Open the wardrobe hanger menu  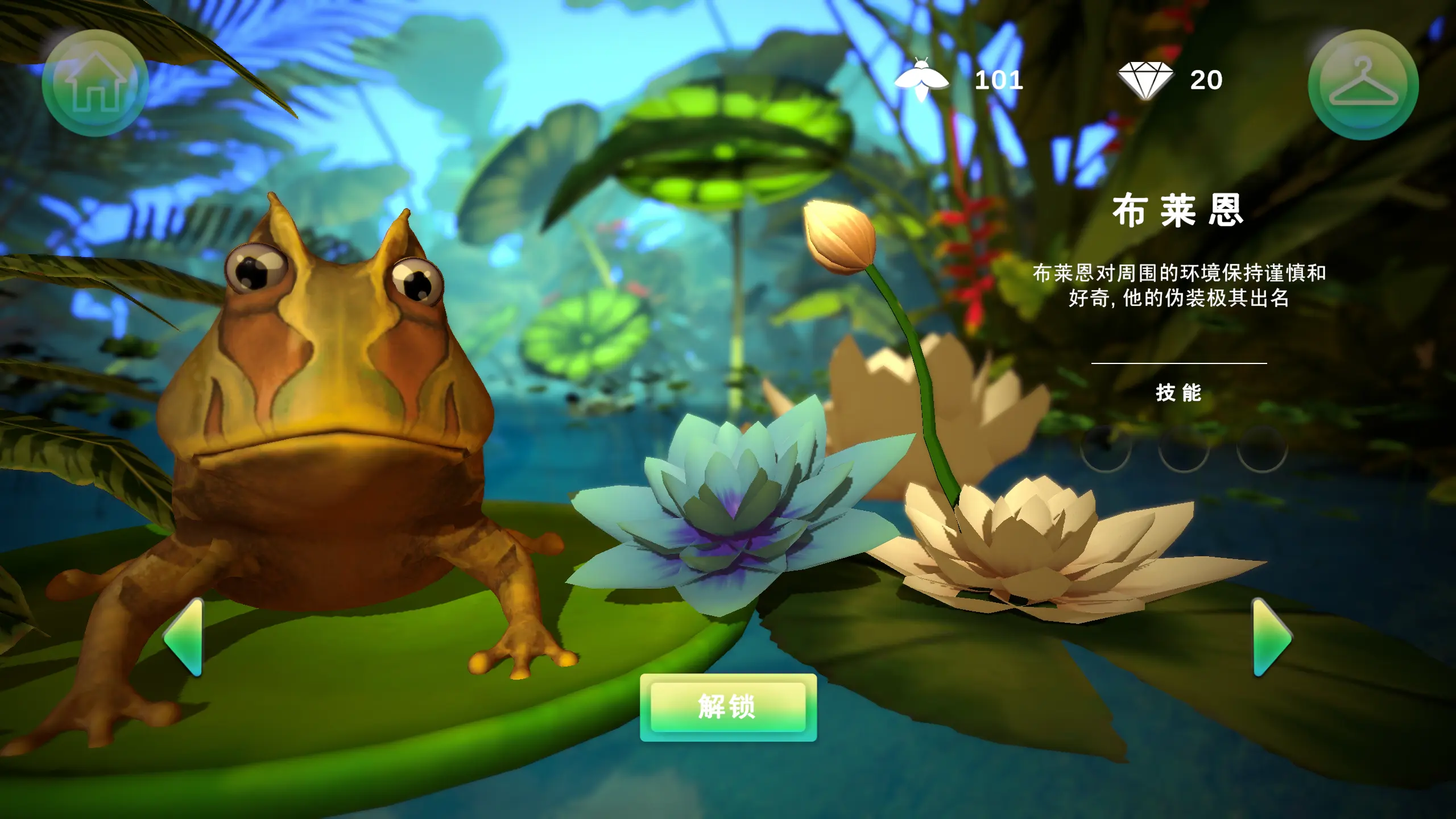[x=1363, y=85]
